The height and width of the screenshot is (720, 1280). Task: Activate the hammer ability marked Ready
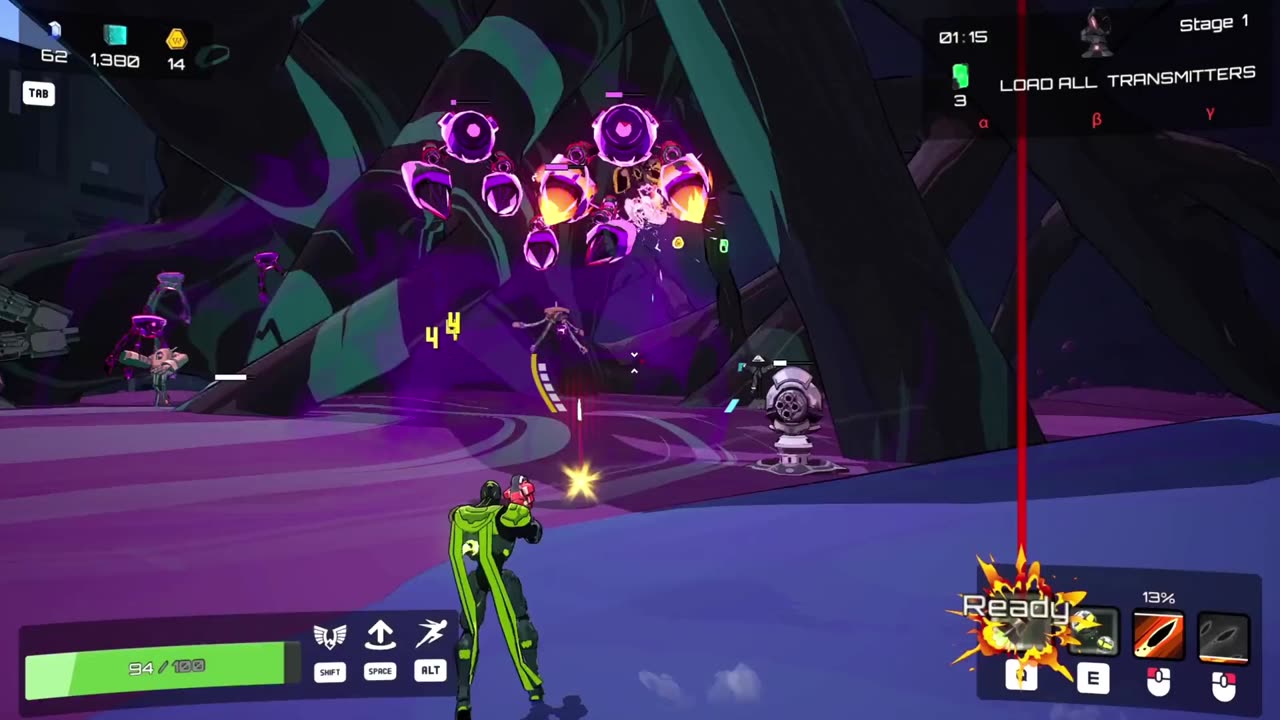coord(1021,630)
